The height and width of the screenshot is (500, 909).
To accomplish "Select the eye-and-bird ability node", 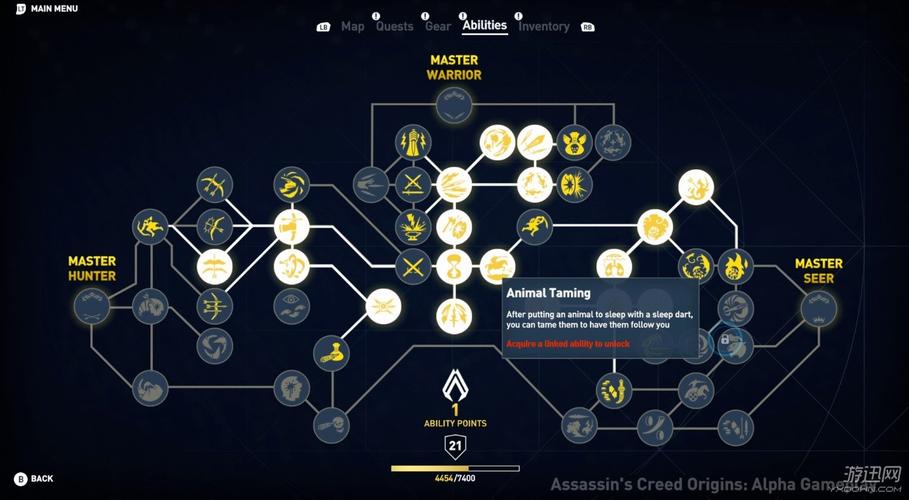I will pos(291,305).
